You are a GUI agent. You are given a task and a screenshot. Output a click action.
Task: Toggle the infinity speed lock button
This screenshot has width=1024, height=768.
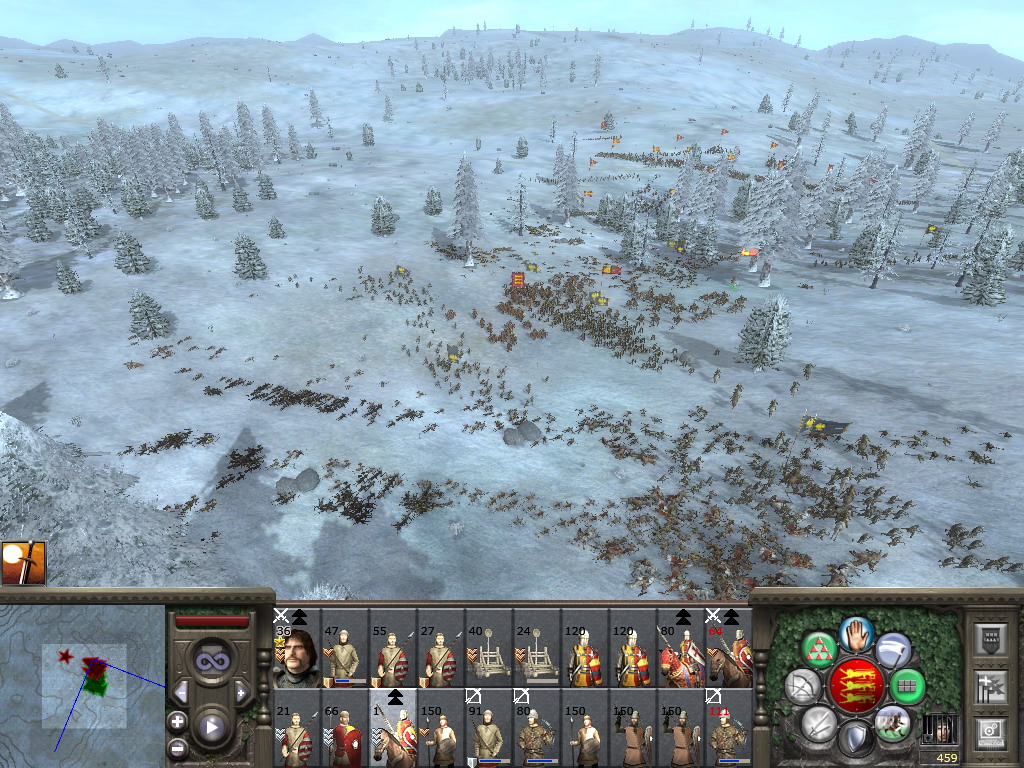211,660
